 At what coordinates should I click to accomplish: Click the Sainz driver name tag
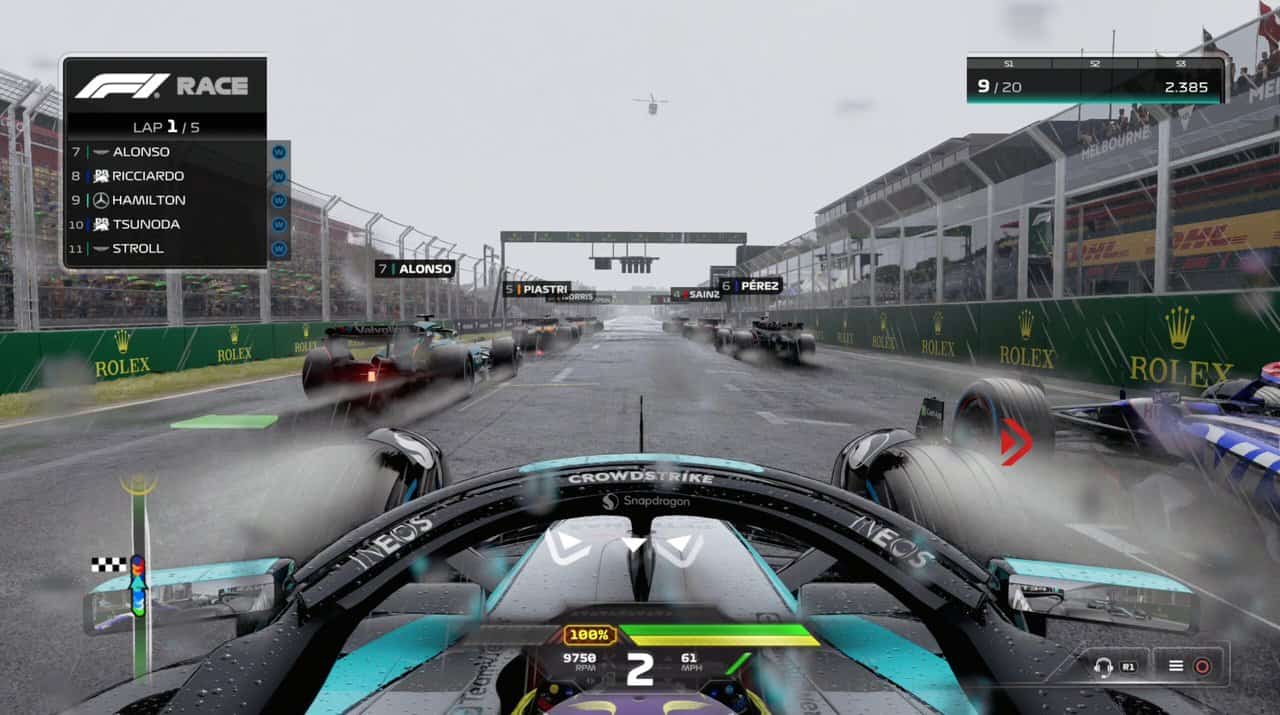click(696, 294)
